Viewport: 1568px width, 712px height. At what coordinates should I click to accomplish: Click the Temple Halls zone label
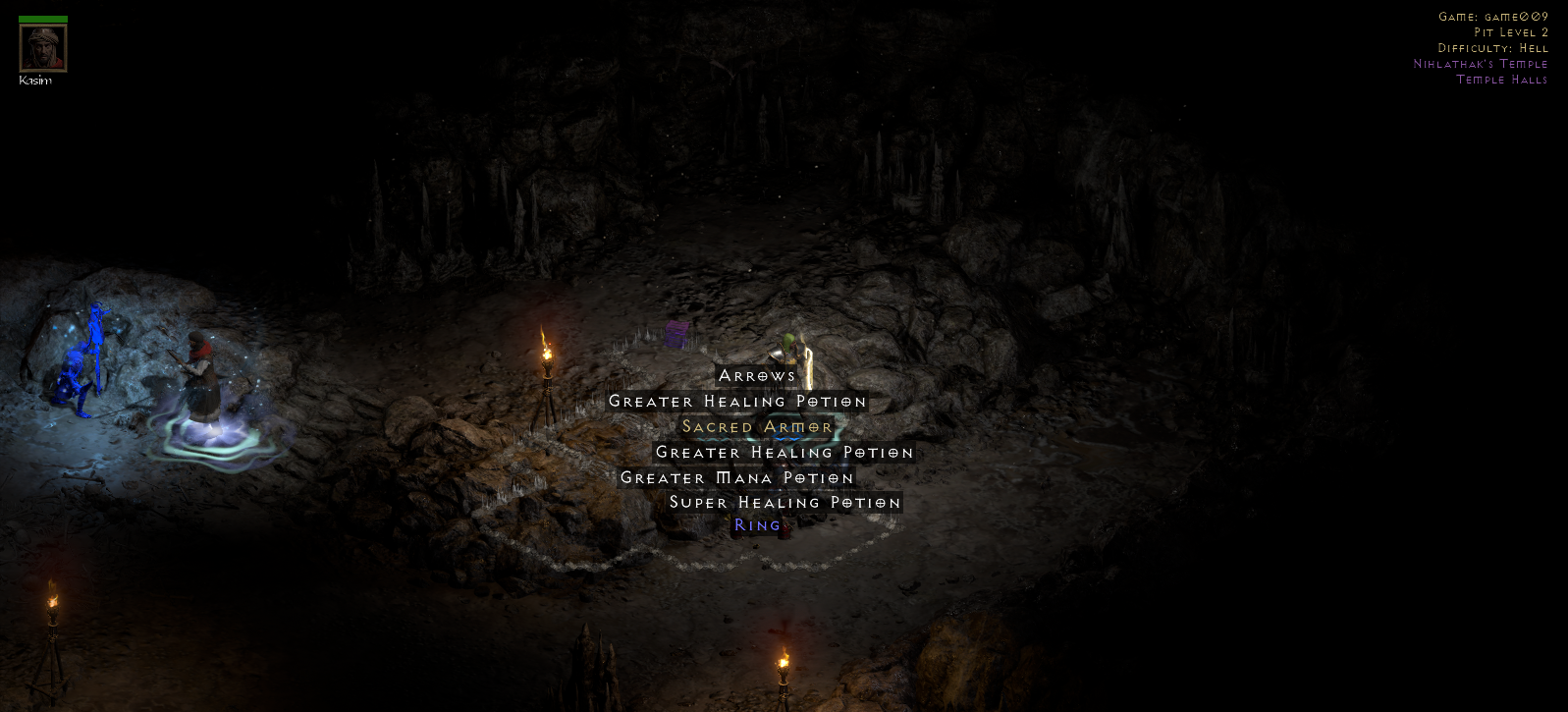click(1501, 80)
